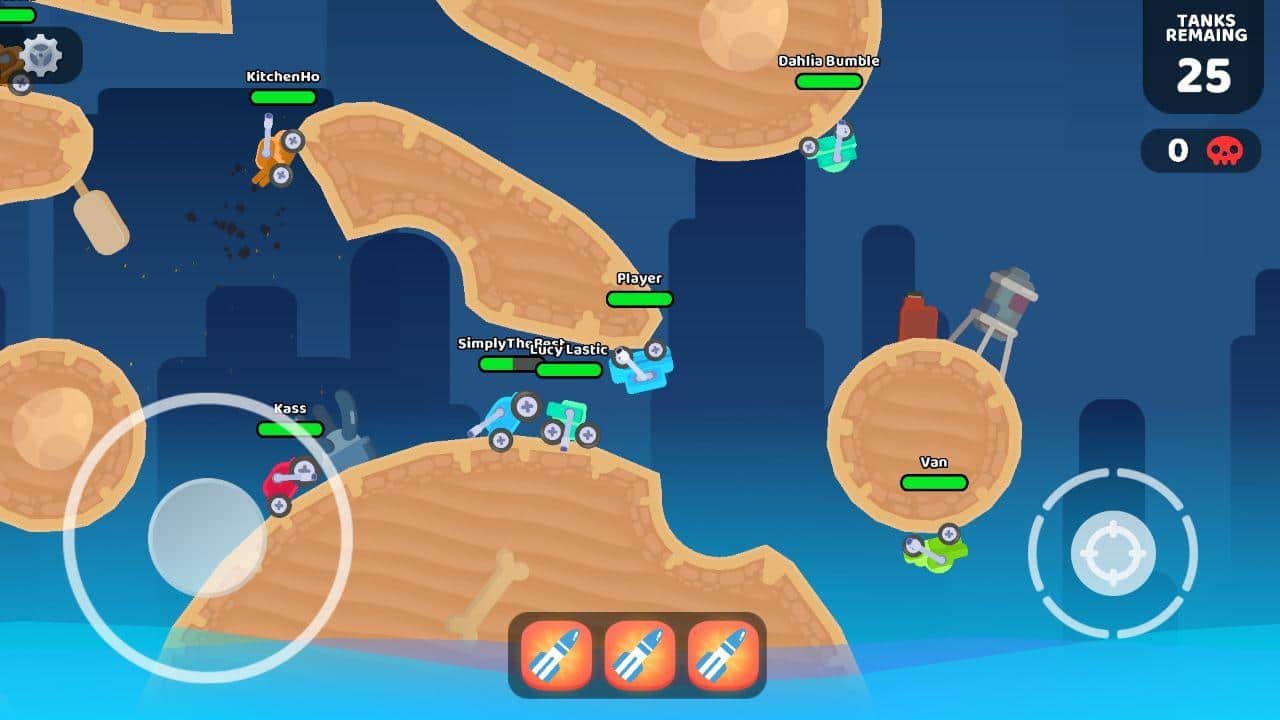The image size is (1280, 720).
Task: Click the movement joystick knob
Action: tap(207, 537)
